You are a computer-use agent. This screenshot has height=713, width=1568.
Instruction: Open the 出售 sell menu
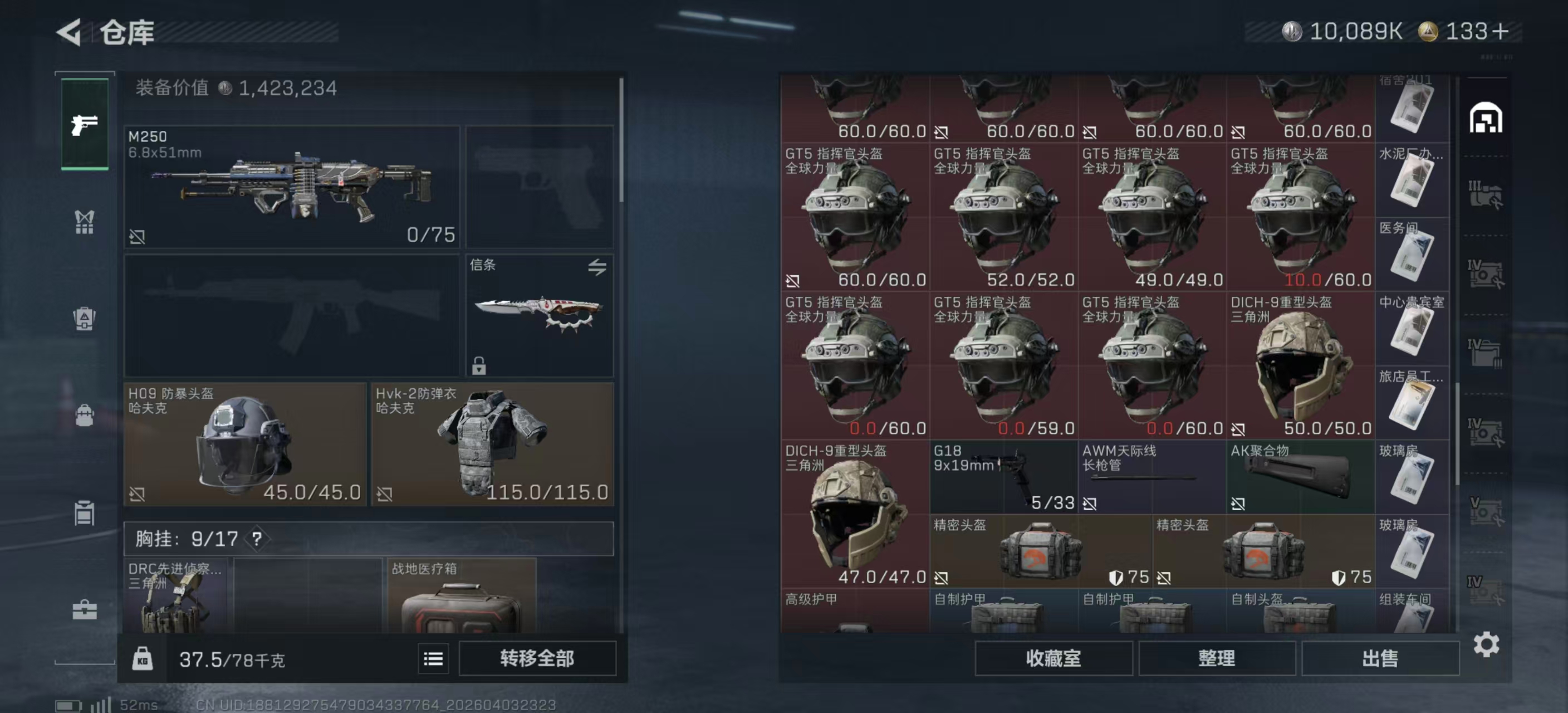click(x=1380, y=658)
